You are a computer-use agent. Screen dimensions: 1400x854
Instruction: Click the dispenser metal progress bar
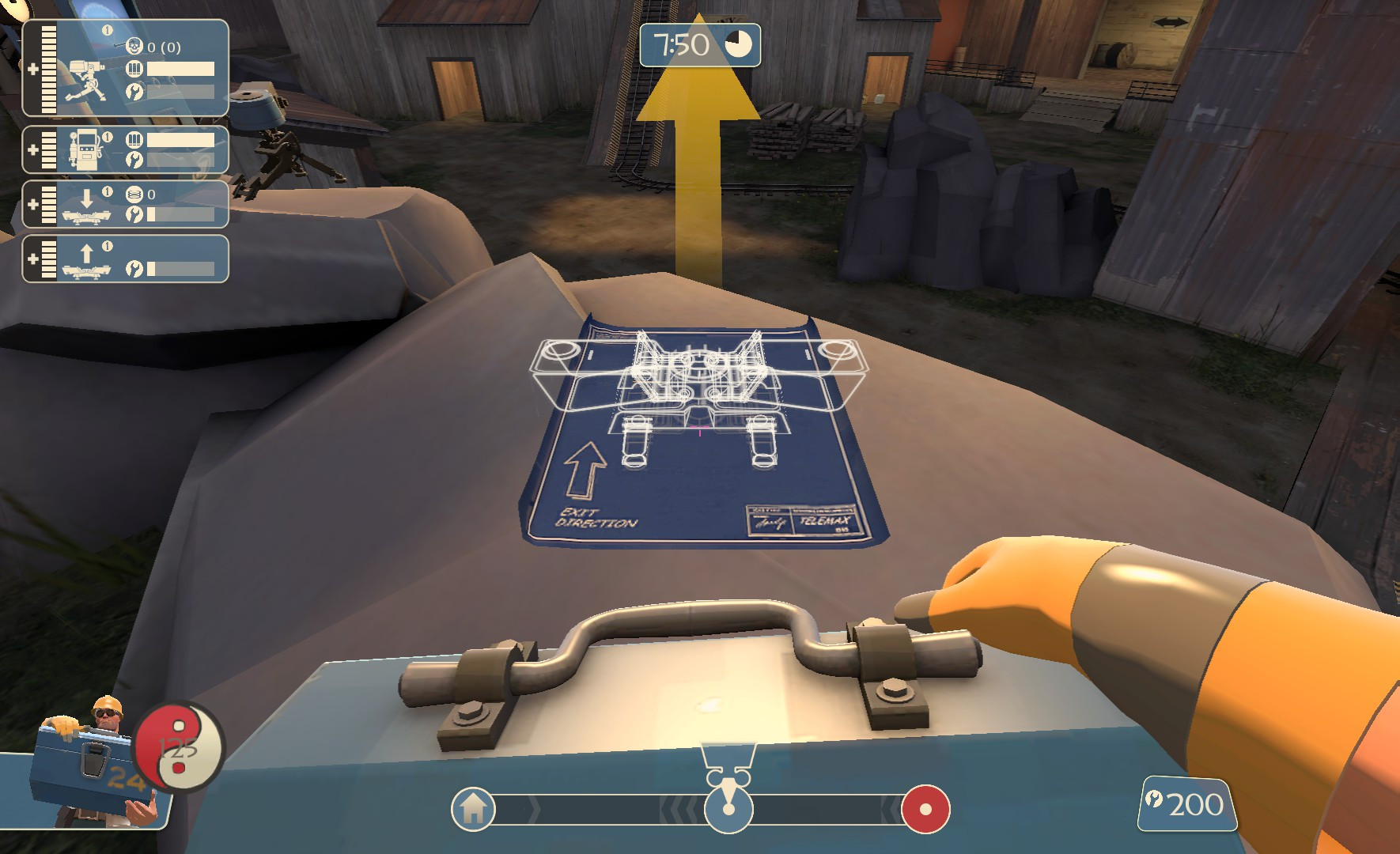[180, 142]
